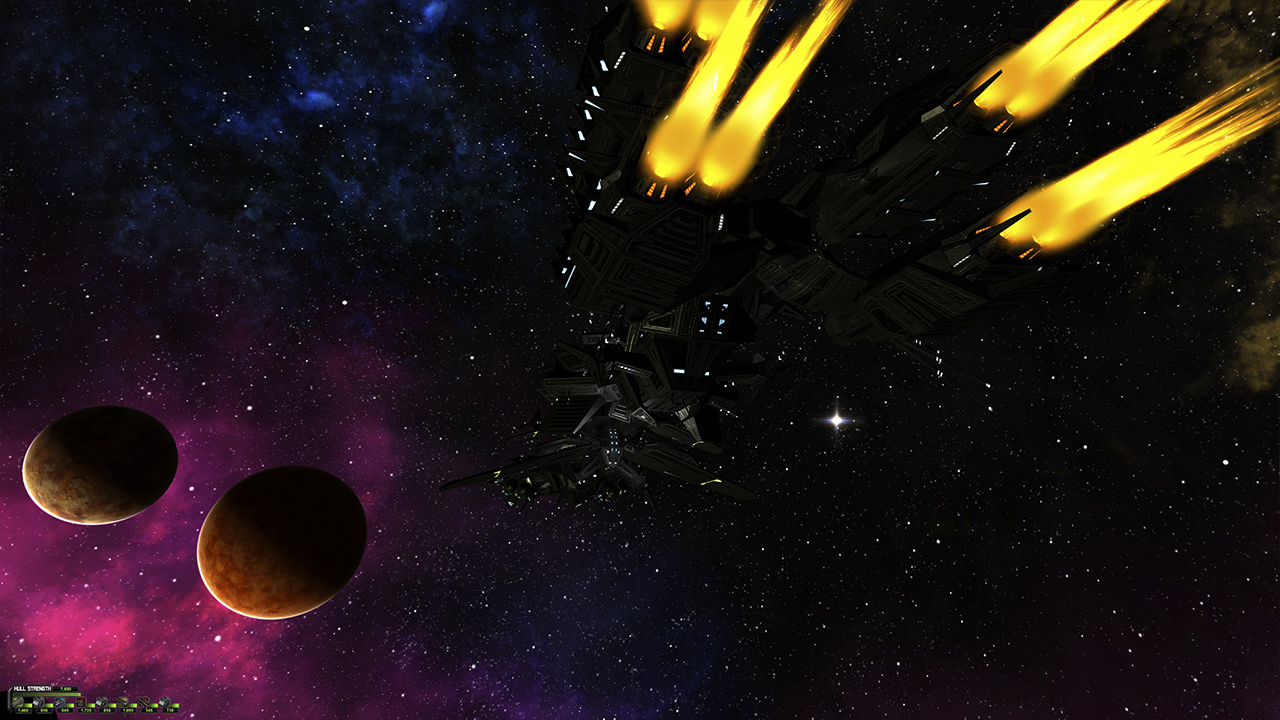Click the green Hull Strength progress bar

pos(46,695)
